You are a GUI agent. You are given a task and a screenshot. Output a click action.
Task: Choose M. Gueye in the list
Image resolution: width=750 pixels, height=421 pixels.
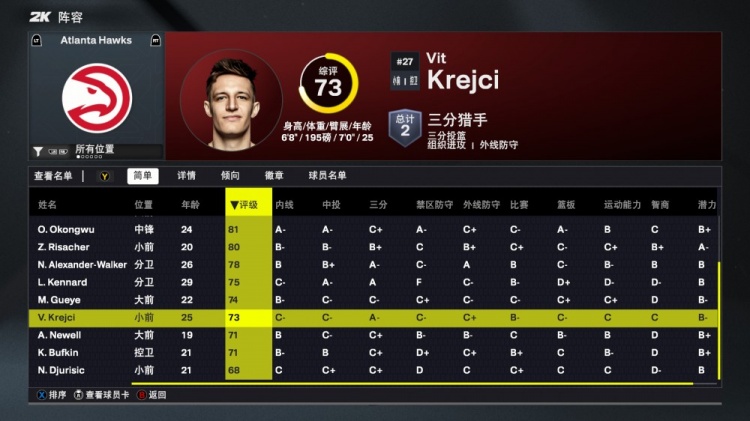click(x=58, y=300)
